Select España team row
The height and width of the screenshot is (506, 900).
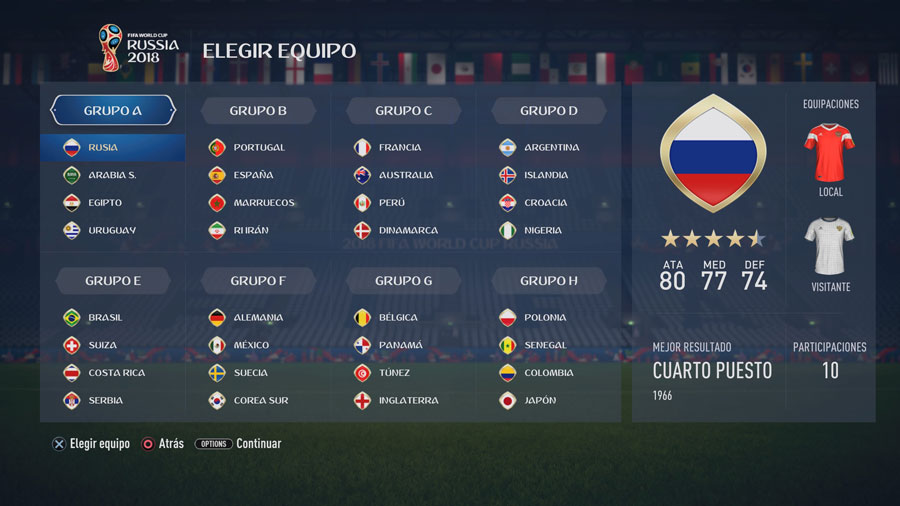click(x=252, y=175)
